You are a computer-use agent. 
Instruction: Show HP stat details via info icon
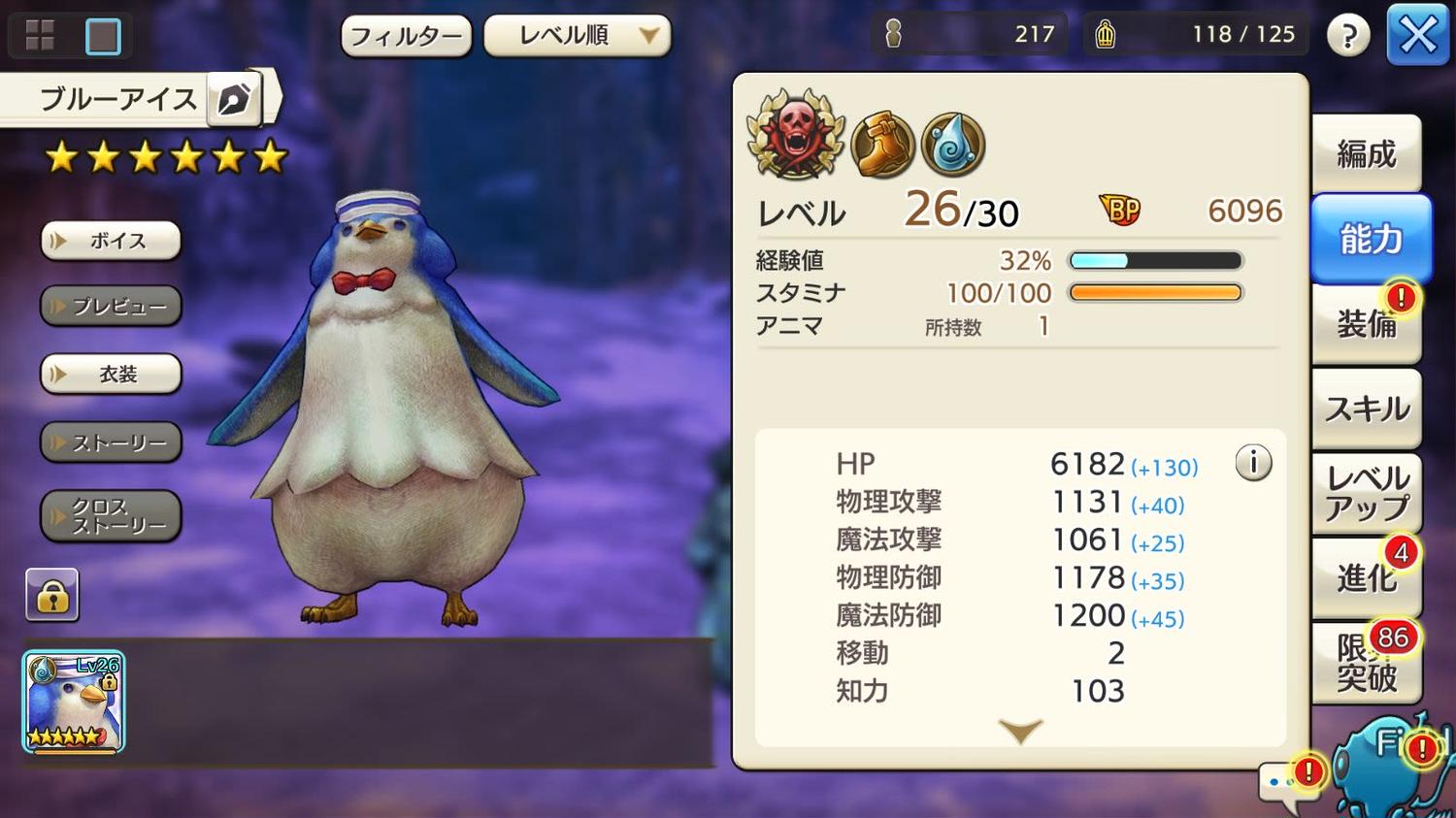click(x=1253, y=463)
